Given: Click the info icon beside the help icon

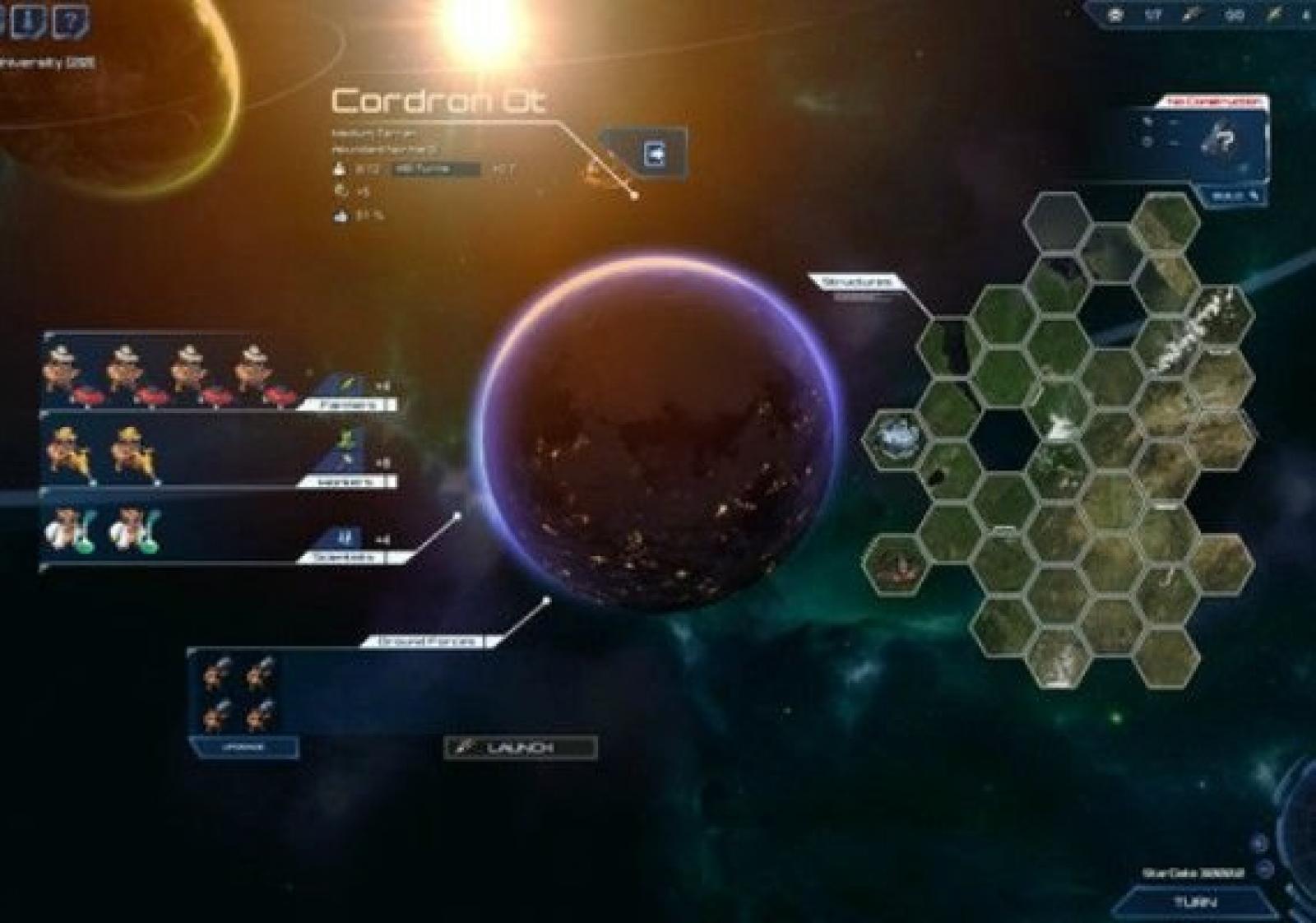Looking at the screenshot, I should [x=27, y=20].
